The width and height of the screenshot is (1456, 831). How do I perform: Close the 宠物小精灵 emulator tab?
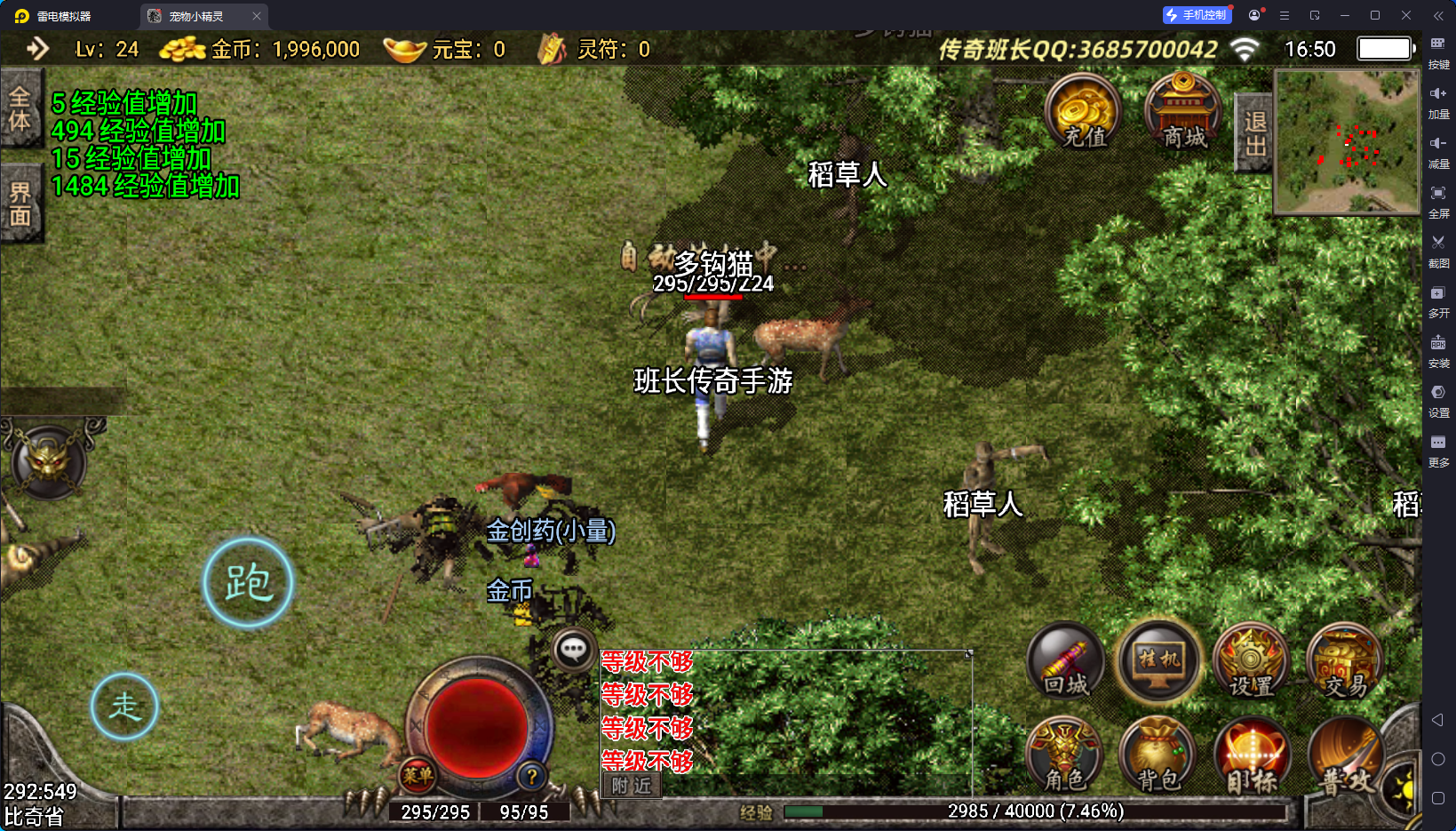click(x=257, y=16)
